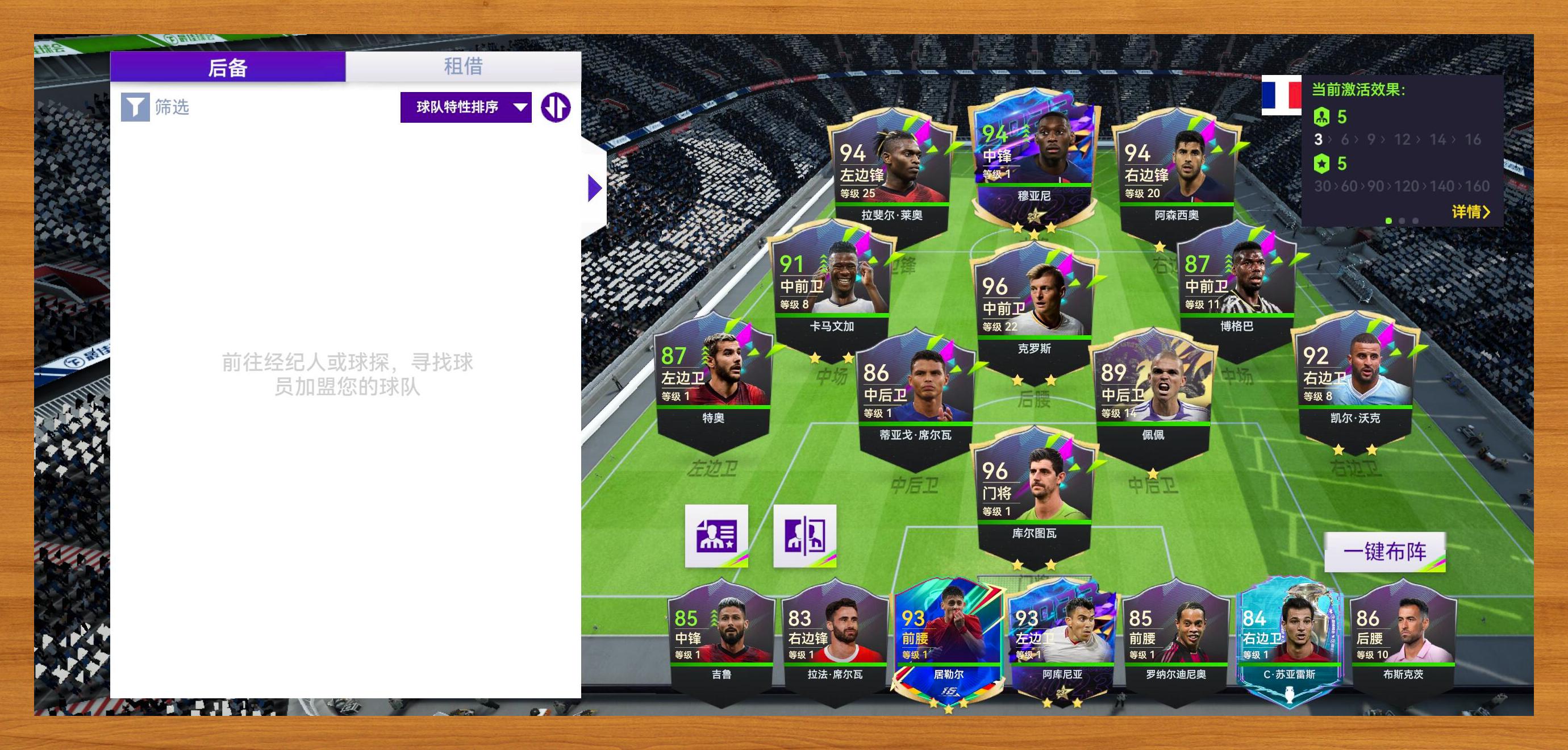Collapse the reserve panel with the purple arrow

click(x=595, y=188)
